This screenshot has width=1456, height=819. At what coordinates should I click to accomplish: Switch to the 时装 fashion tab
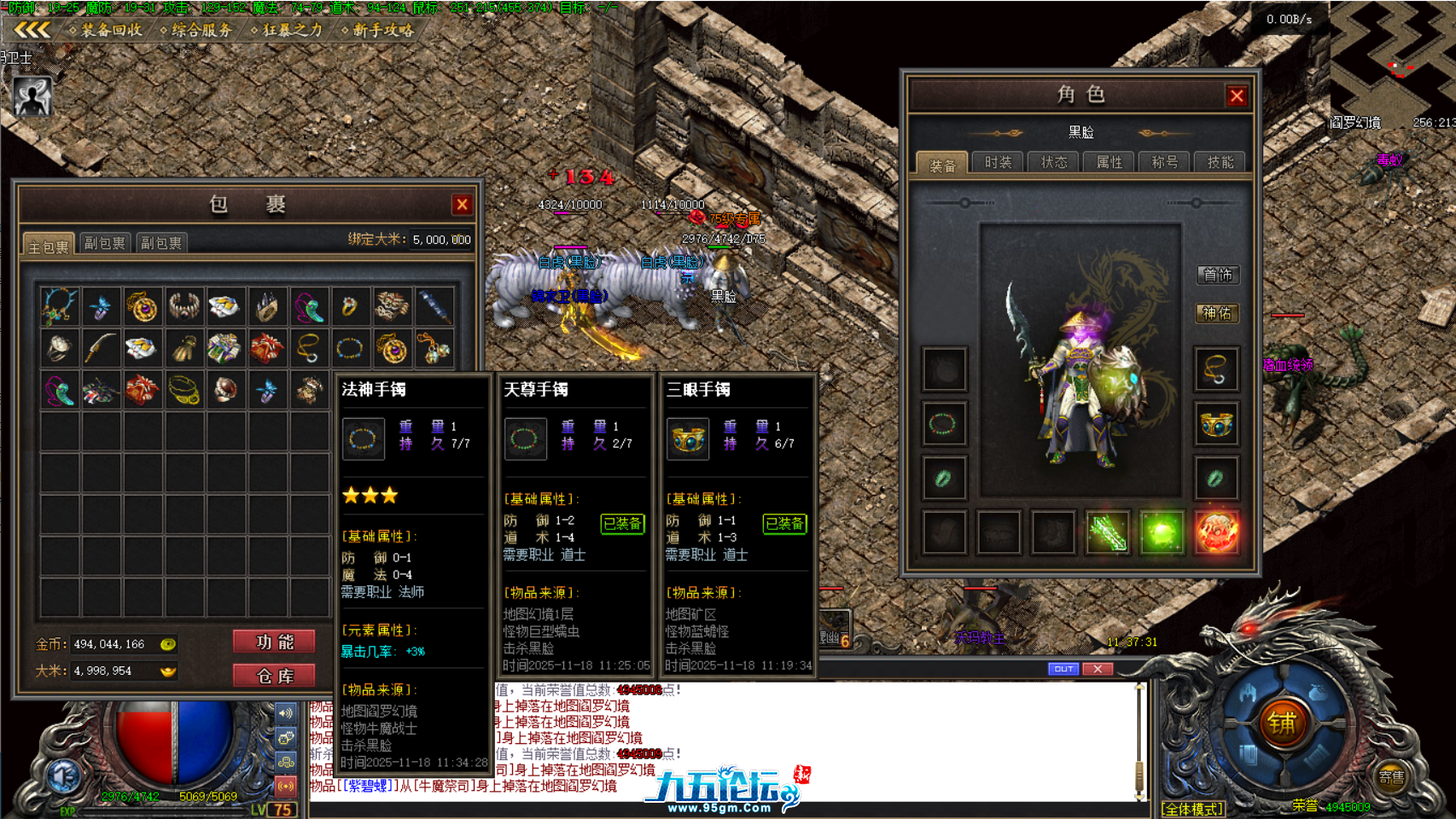pyautogui.click(x=997, y=161)
